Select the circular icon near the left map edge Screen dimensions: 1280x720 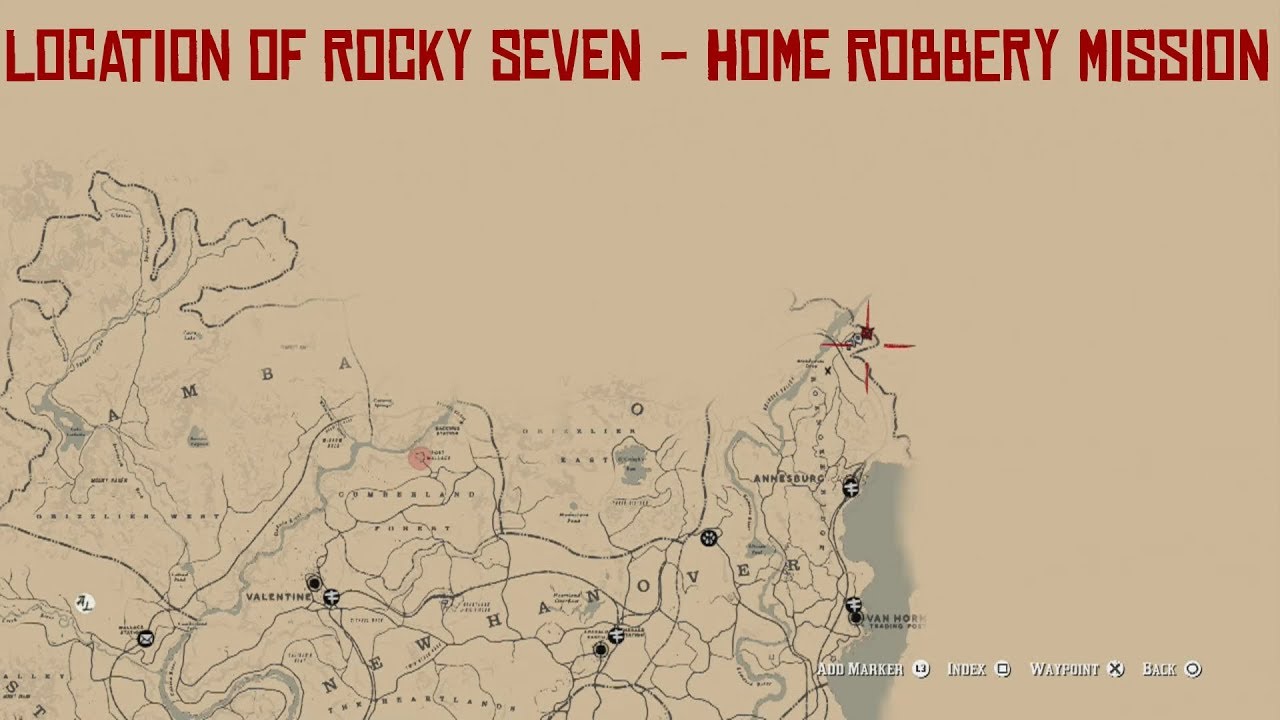86,601
